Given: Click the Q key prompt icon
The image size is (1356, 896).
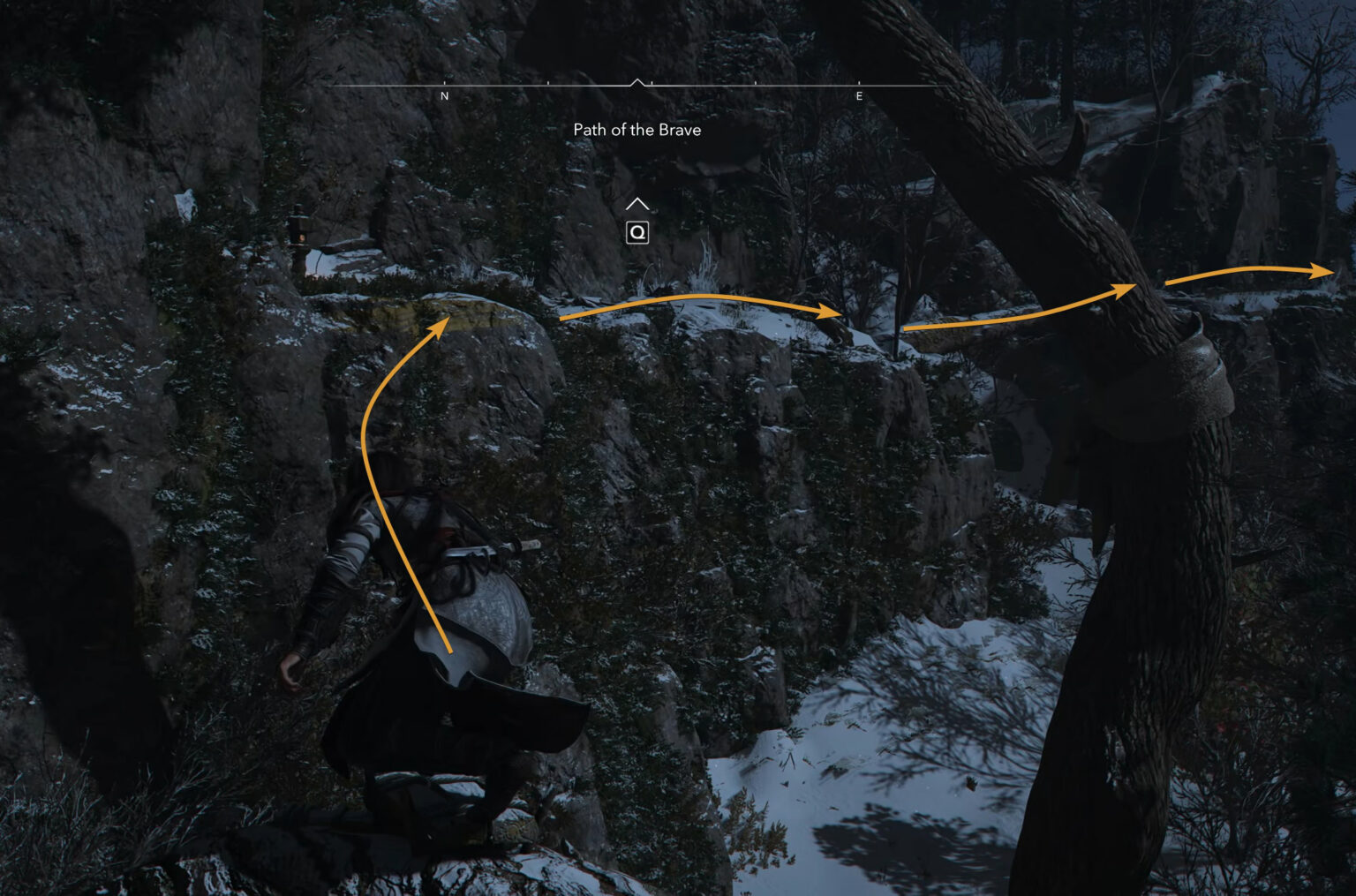Looking at the screenshot, I should coord(637,232).
